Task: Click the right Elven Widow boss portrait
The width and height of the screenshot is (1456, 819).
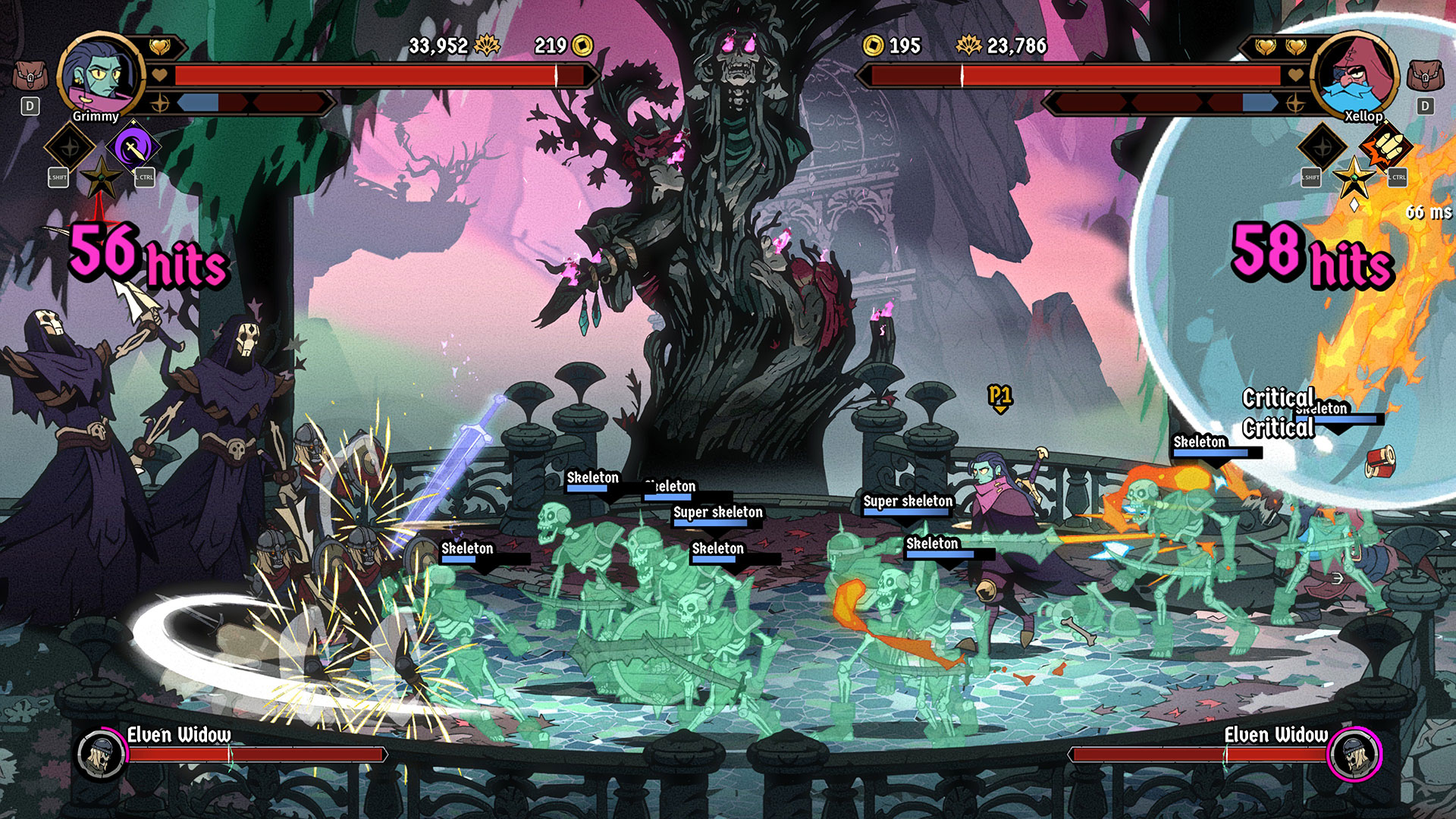Action: click(1354, 754)
